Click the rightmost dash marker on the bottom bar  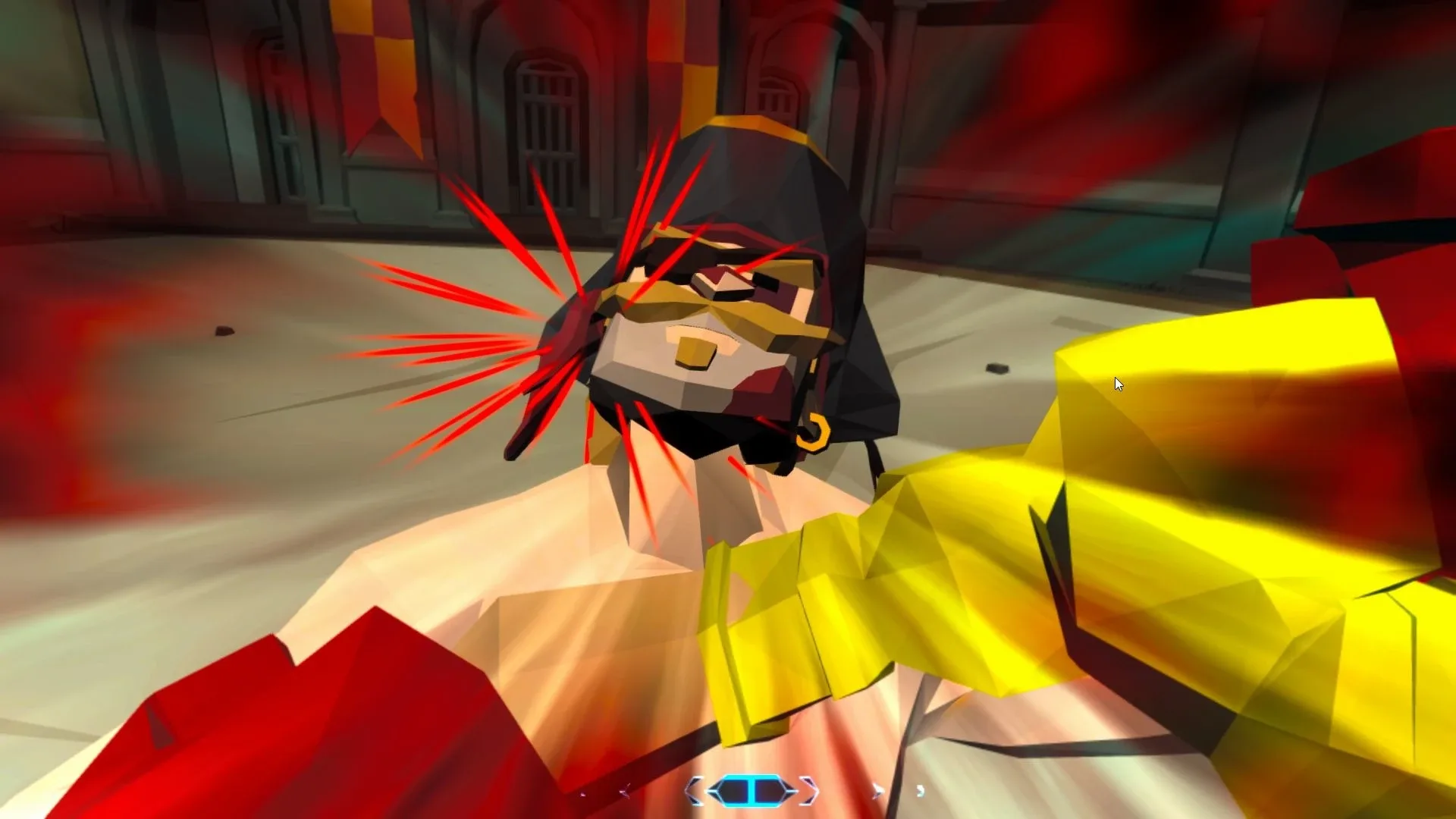pos(921,792)
